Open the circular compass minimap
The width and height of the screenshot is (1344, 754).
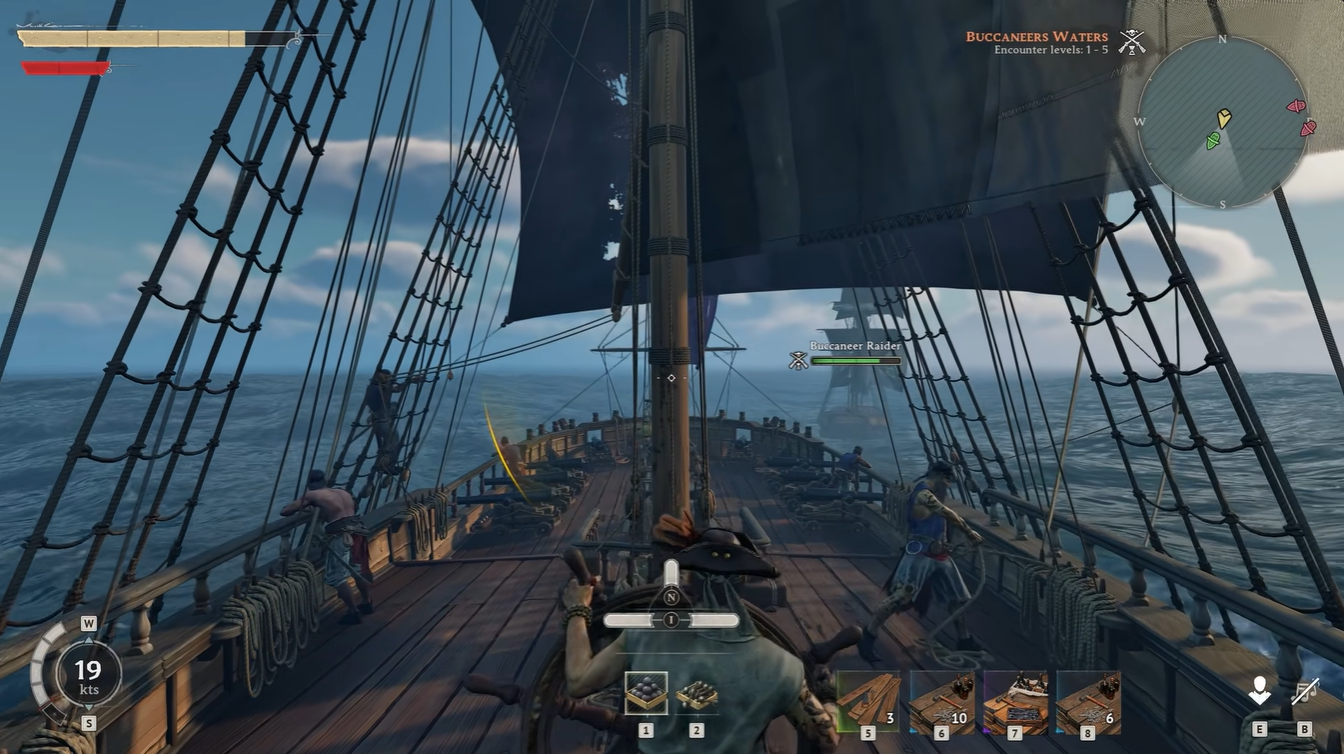point(1222,122)
